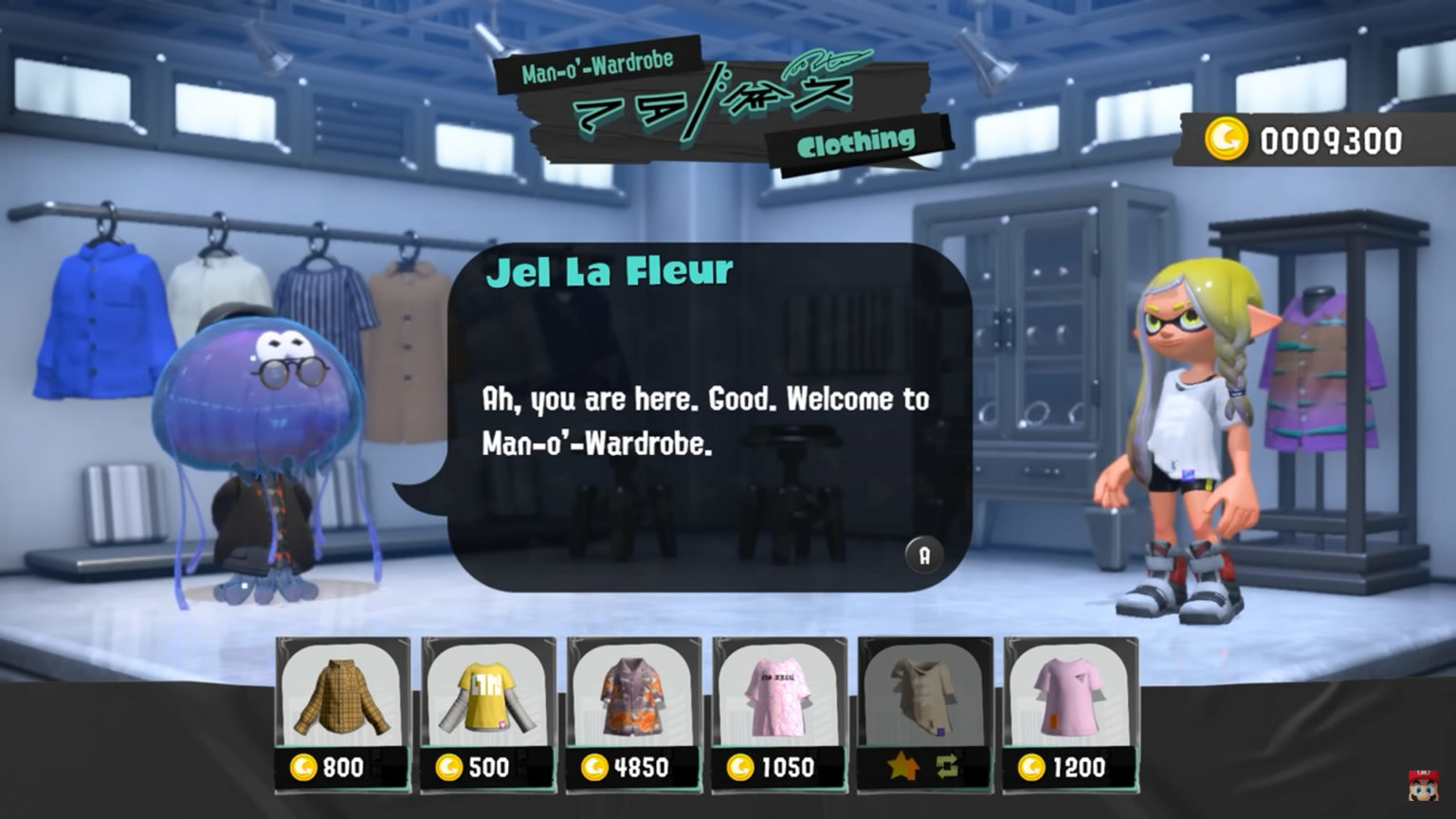Viewport: 1456px width, 819px height.
Task: Click the coin icon under the pink 1200 tee
Action: [1034, 766]
